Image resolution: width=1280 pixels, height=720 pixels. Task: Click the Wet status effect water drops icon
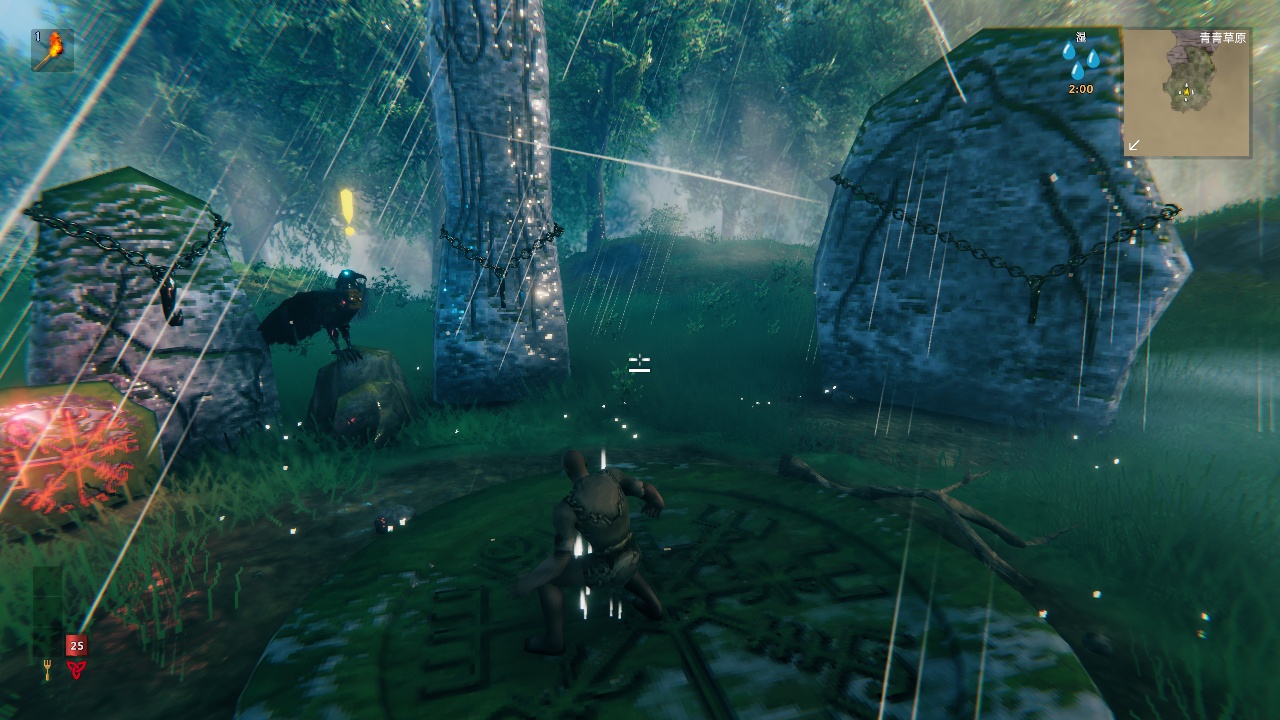[x=1080, y=60]
